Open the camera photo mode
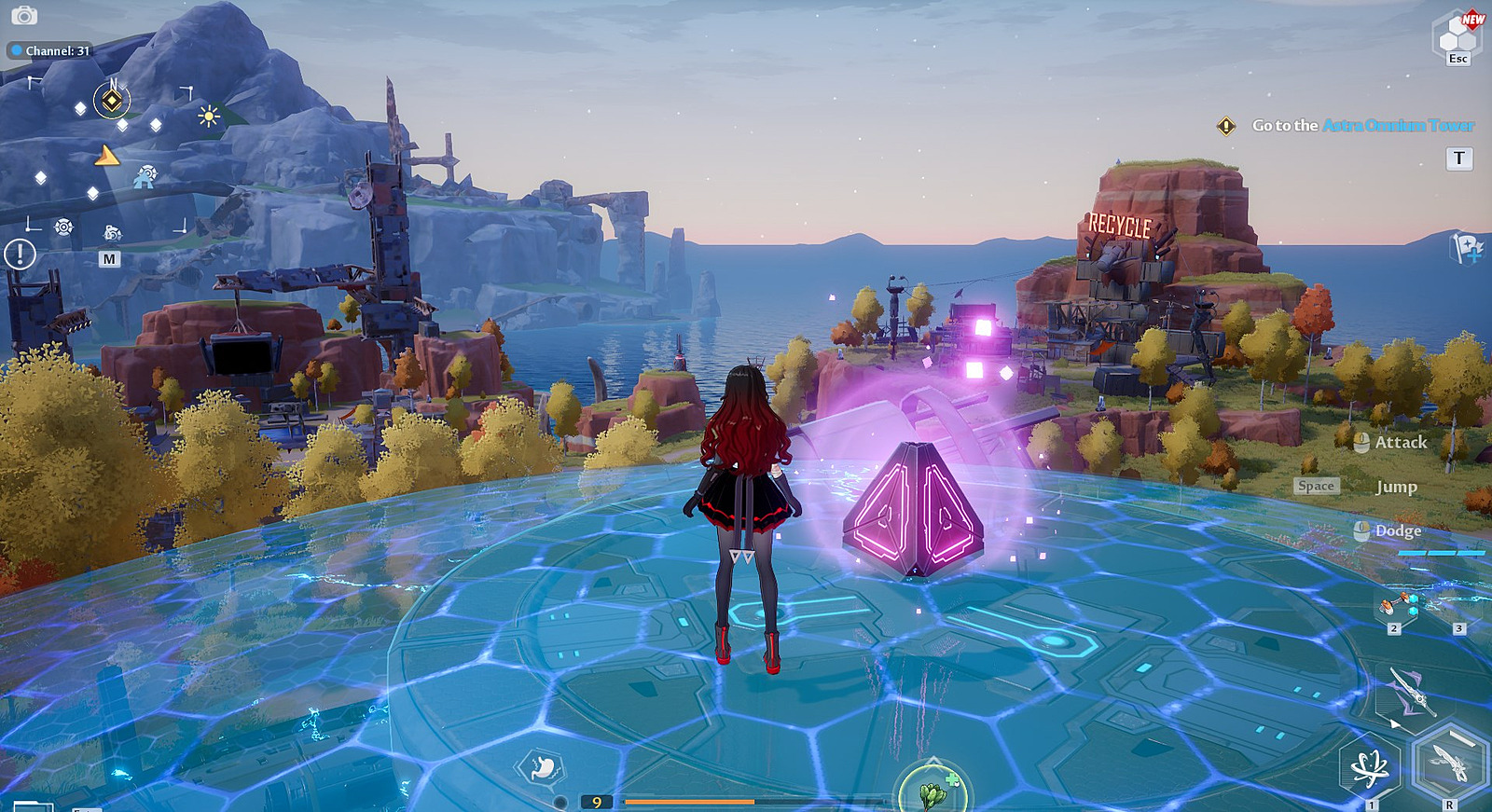 click(x=23, y=16)
